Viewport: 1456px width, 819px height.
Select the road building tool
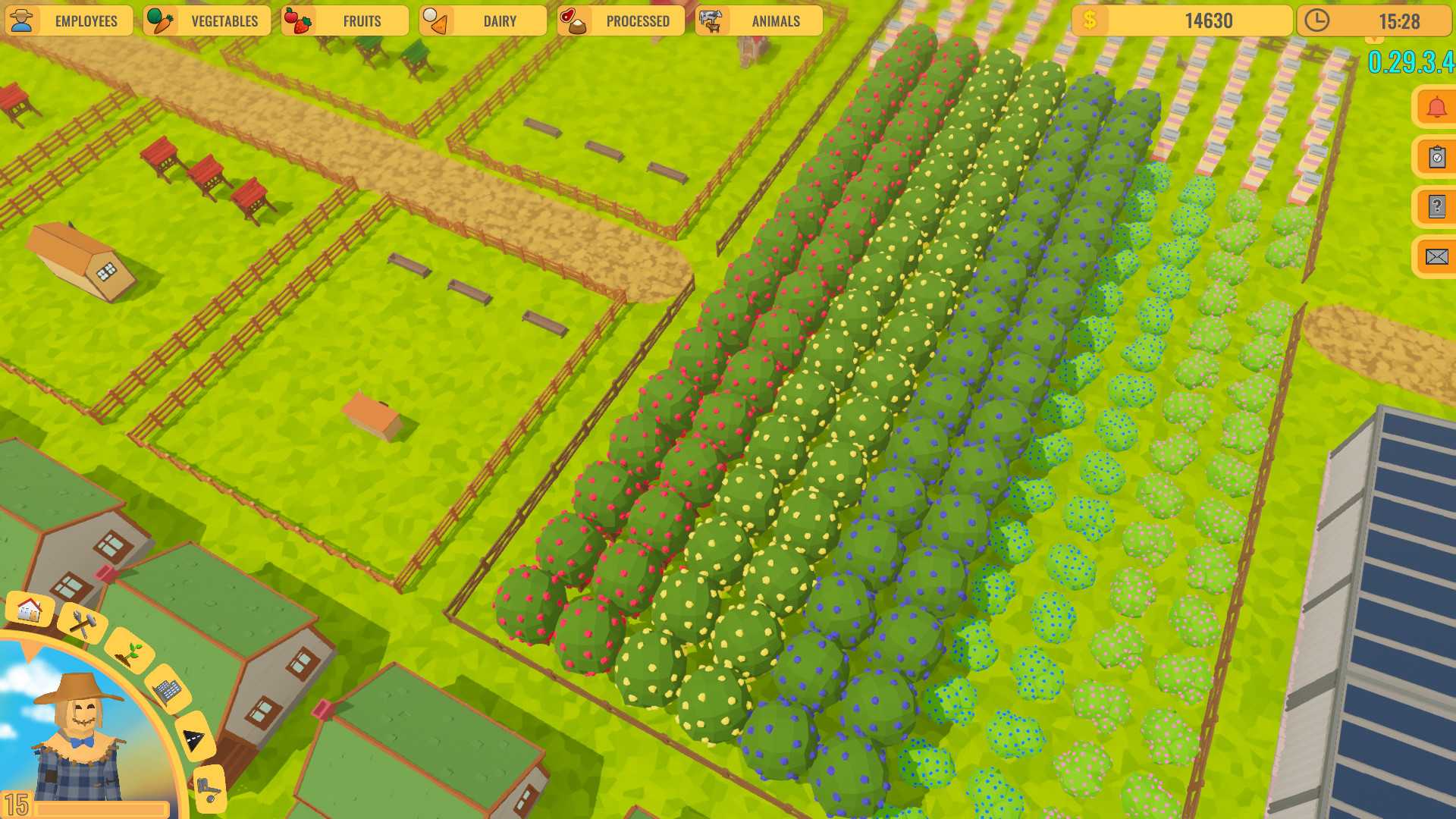[x=194, y=739]
